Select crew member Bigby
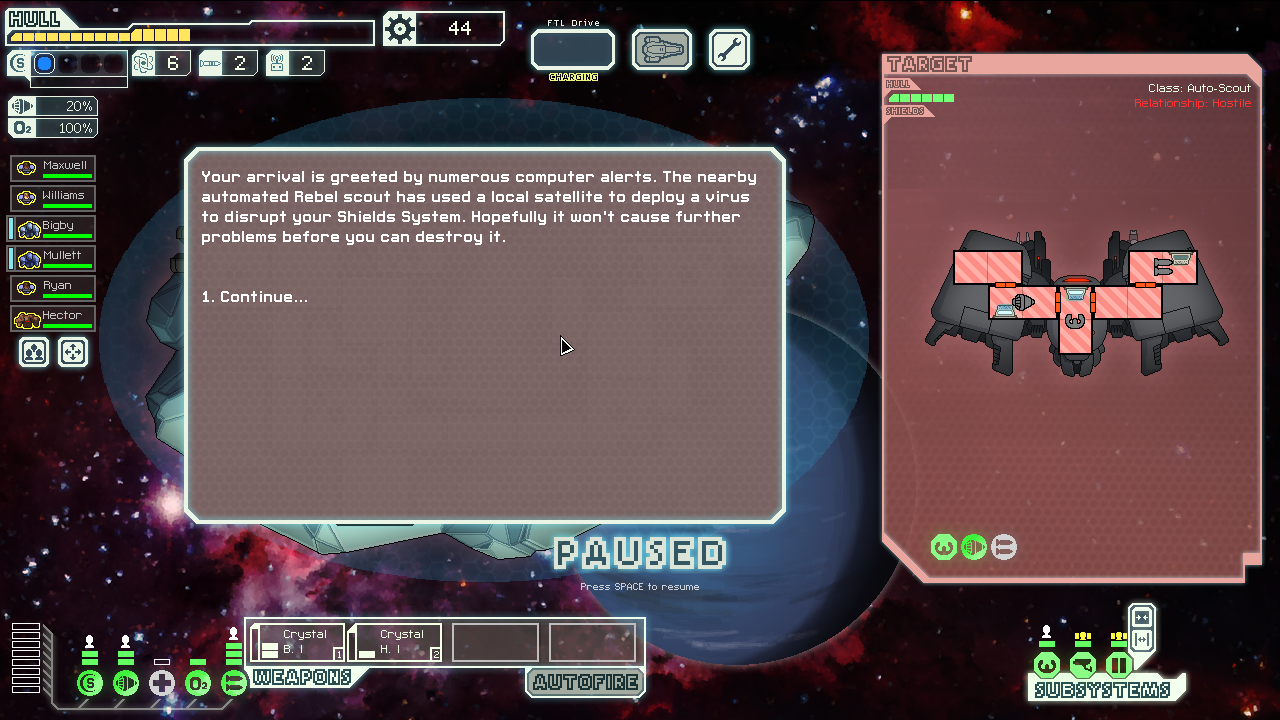Viewport: 1280px width, 720px height. 53,228
